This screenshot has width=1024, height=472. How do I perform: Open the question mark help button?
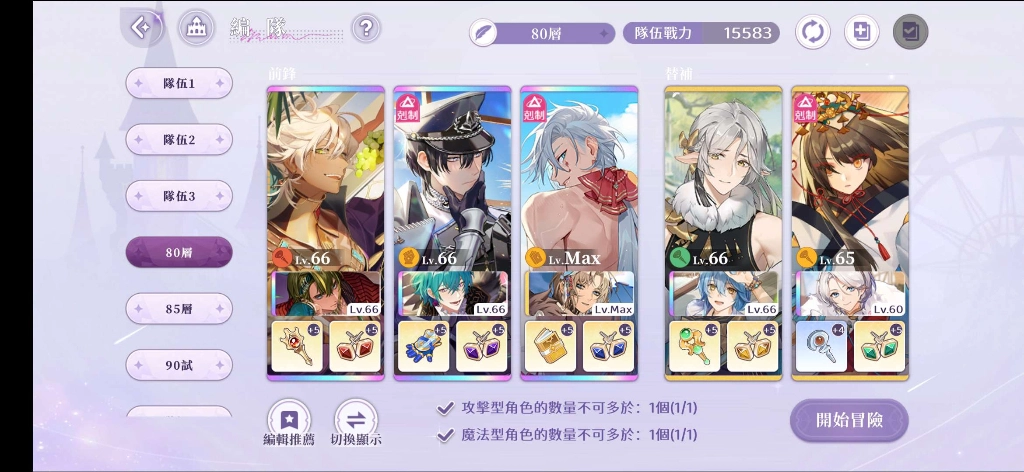(366, 28)
